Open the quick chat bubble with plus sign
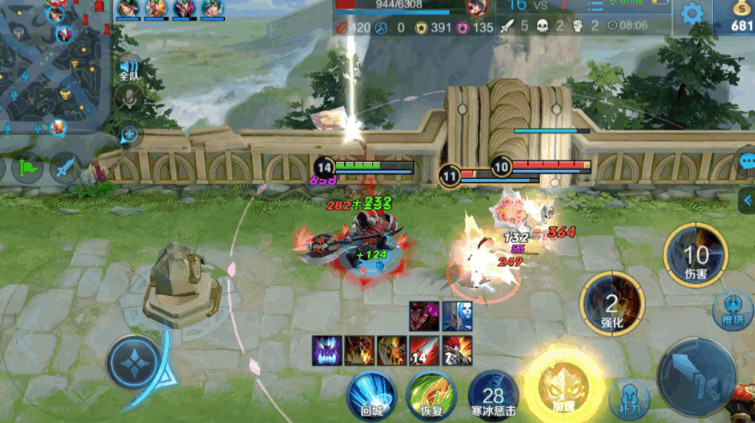The height and width of the screenshot is (423, 755). coord(129,134)
